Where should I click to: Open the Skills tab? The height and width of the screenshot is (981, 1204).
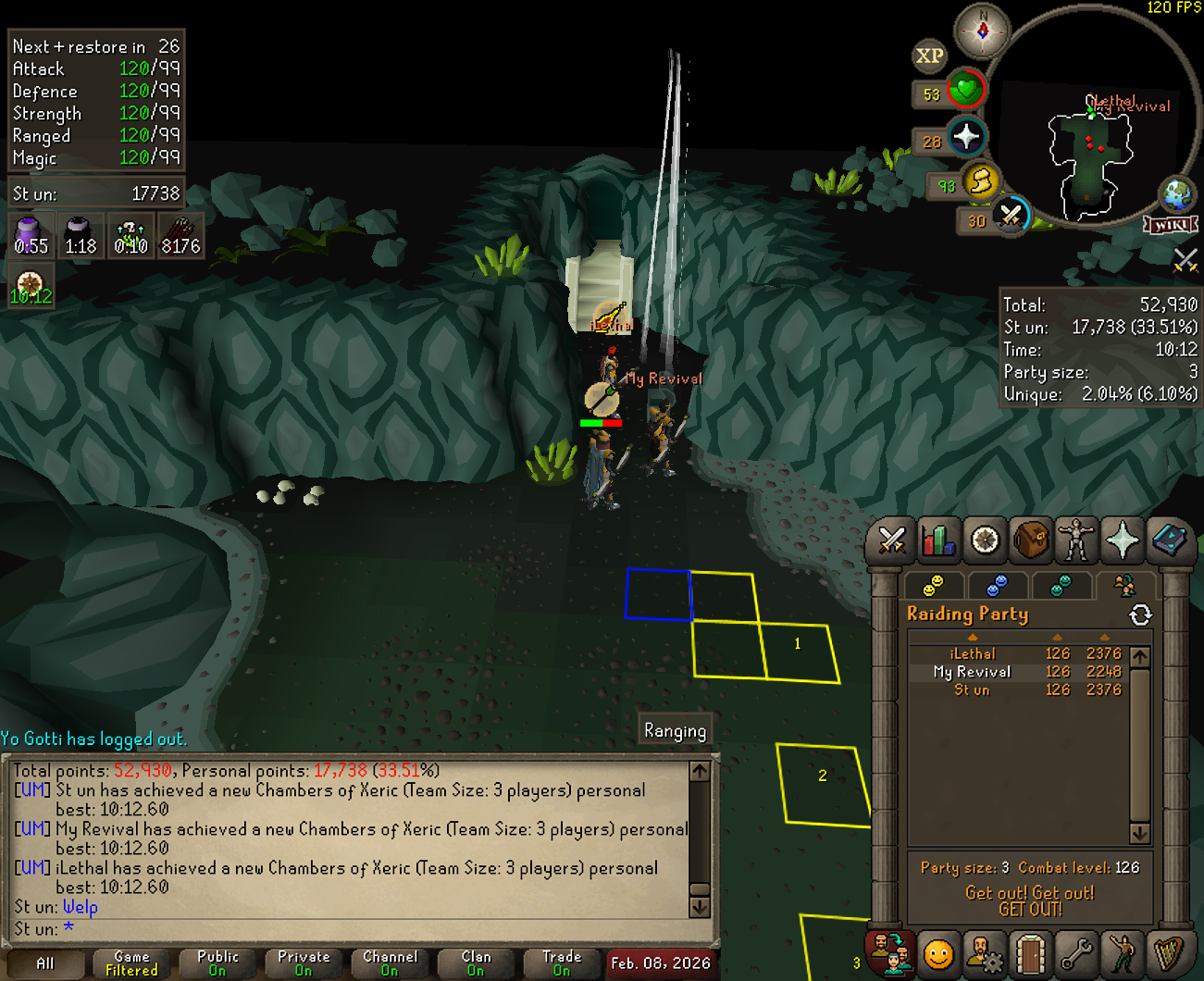tap(937, 540)
